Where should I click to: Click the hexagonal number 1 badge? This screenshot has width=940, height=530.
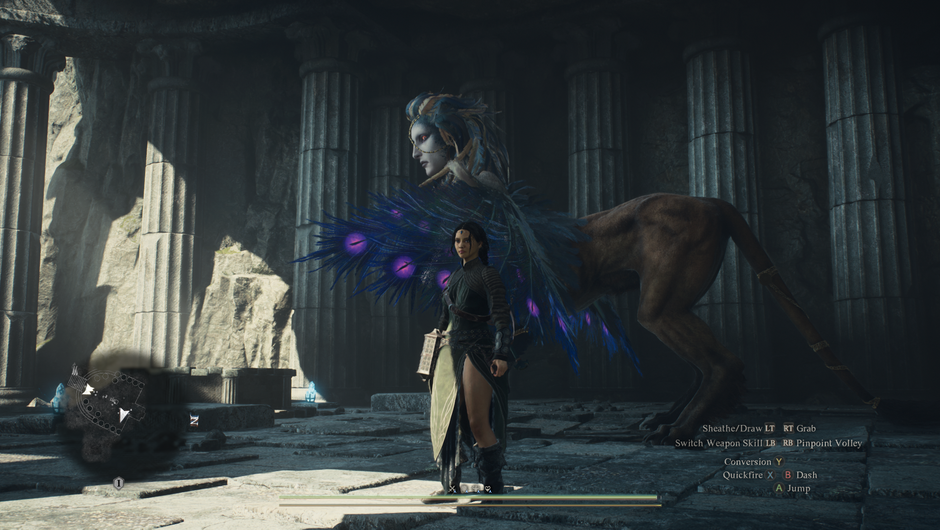[x=118, y=483]
